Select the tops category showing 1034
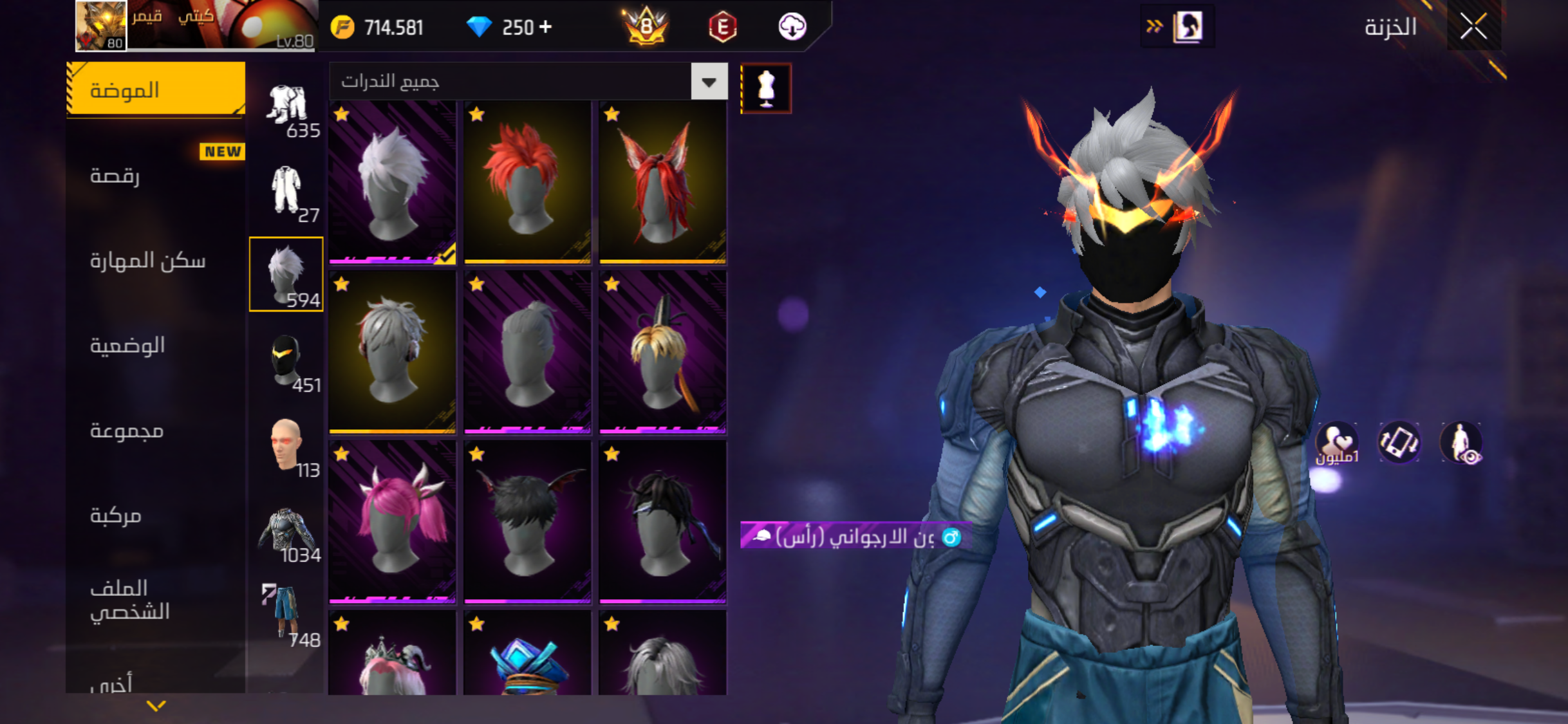The height and width of the screenshot is (724, 1568). [x=287, y=533]
